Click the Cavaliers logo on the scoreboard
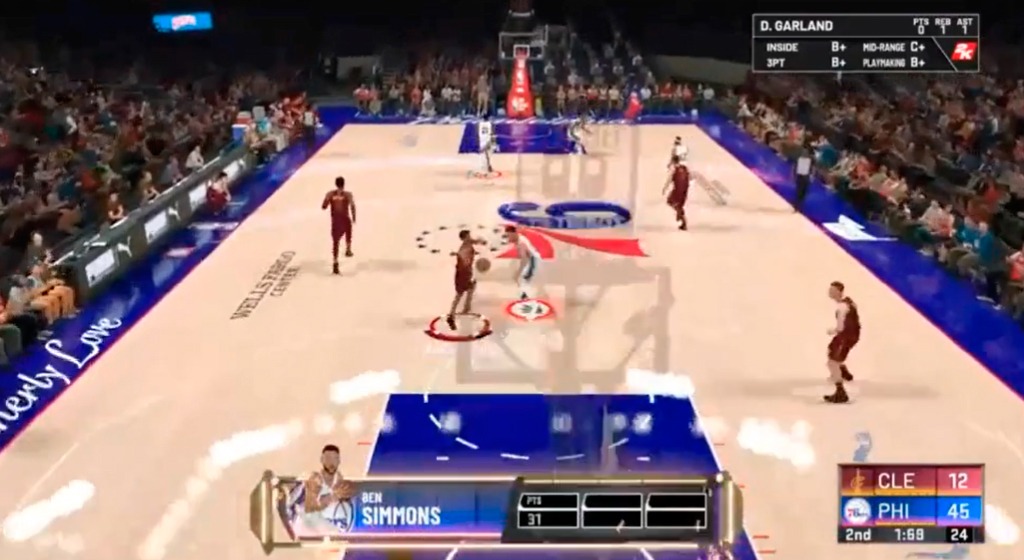Image resolution: width=1024 pixels, height=560 pixels. tap(856, 482)
